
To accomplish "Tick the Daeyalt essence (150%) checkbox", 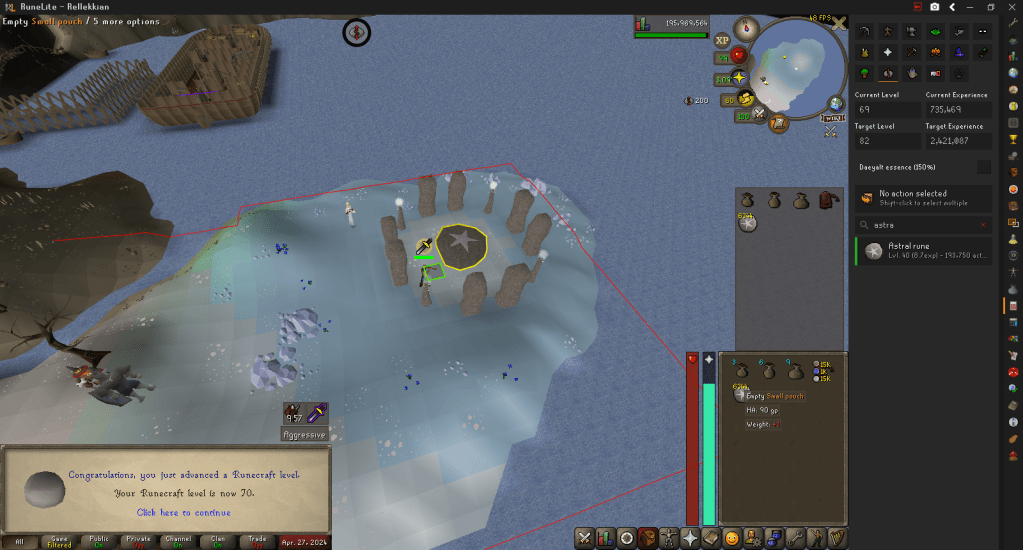I will click(x=984, y=167).
